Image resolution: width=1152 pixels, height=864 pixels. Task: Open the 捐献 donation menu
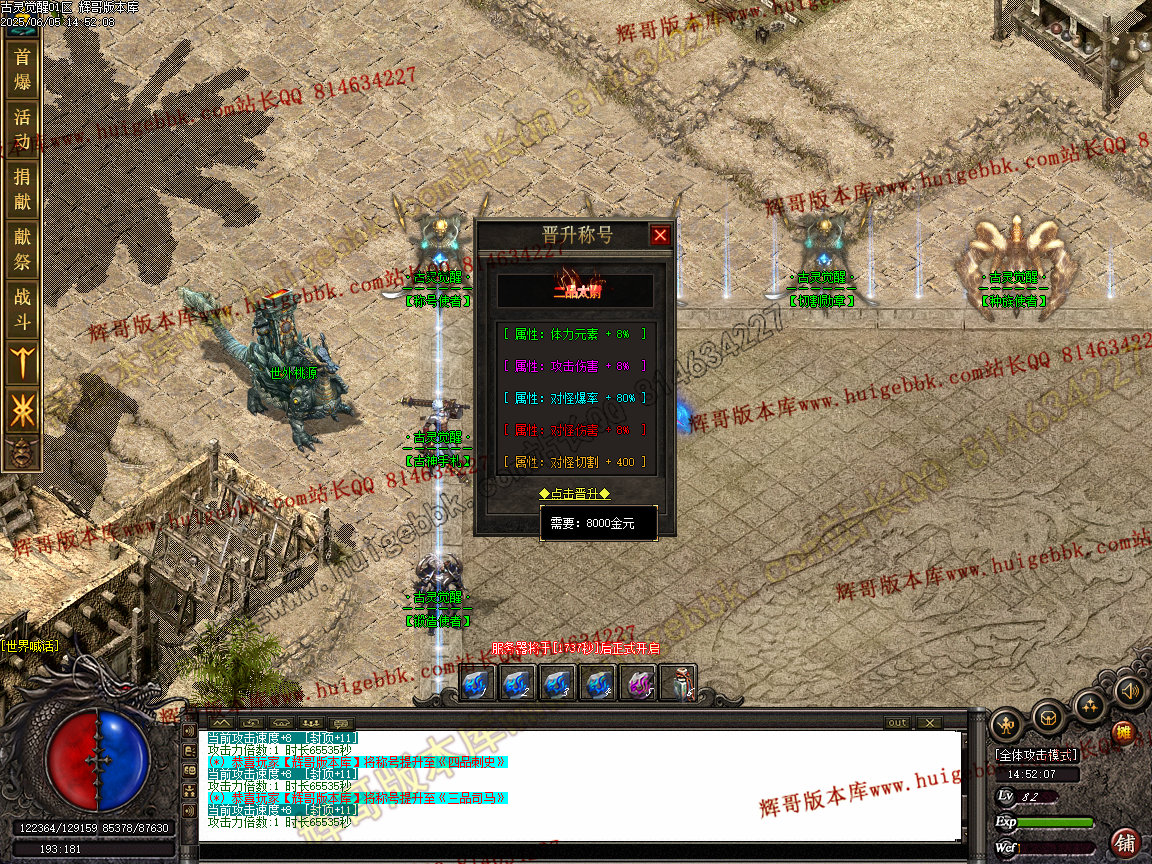22,189
